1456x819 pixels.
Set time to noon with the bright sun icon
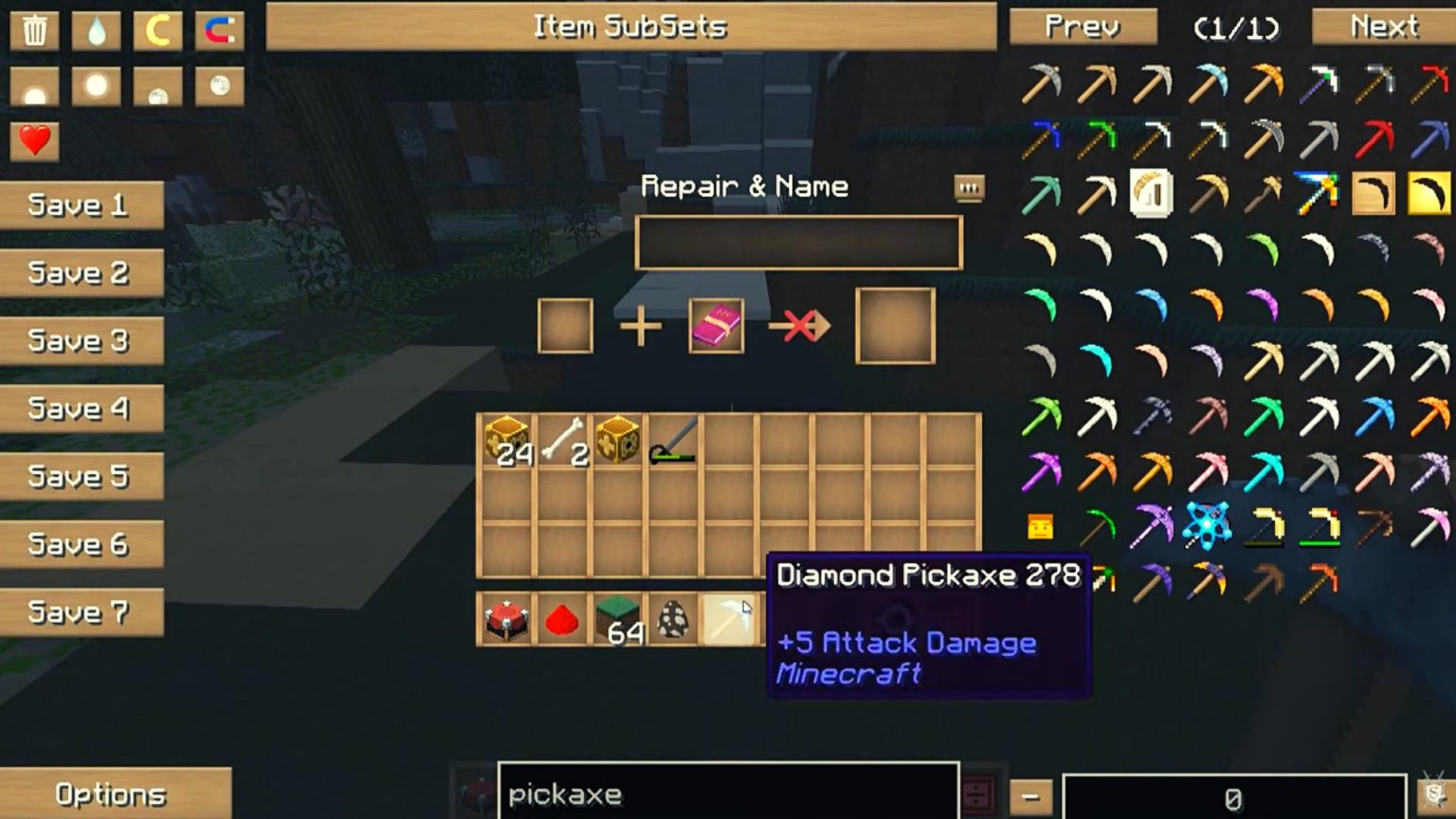pyautogui.click(x=96, y=85)
